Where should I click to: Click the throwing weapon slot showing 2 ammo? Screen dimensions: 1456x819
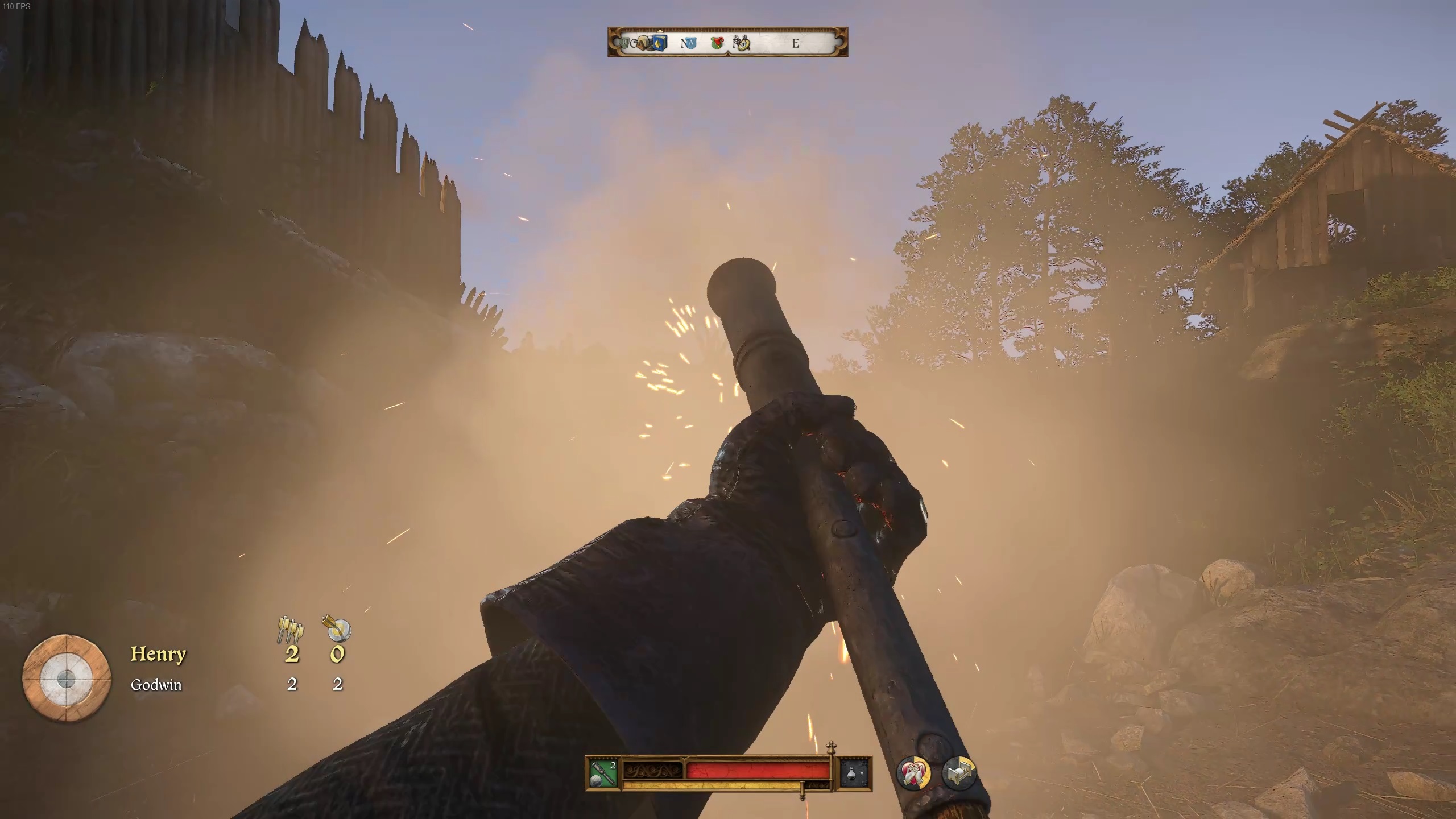[603, 772]
